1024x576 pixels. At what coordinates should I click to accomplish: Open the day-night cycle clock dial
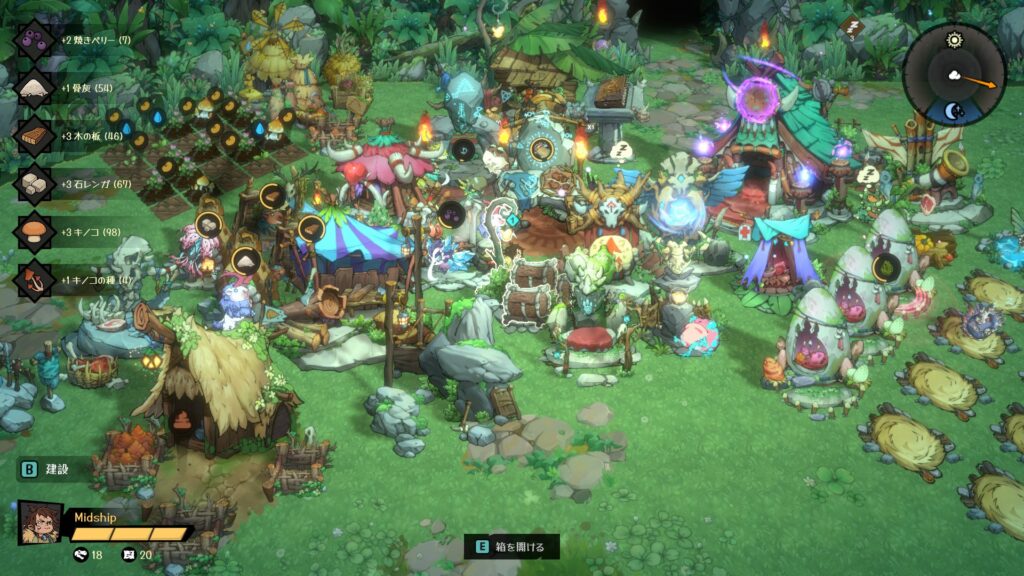(x=954, y=74)
